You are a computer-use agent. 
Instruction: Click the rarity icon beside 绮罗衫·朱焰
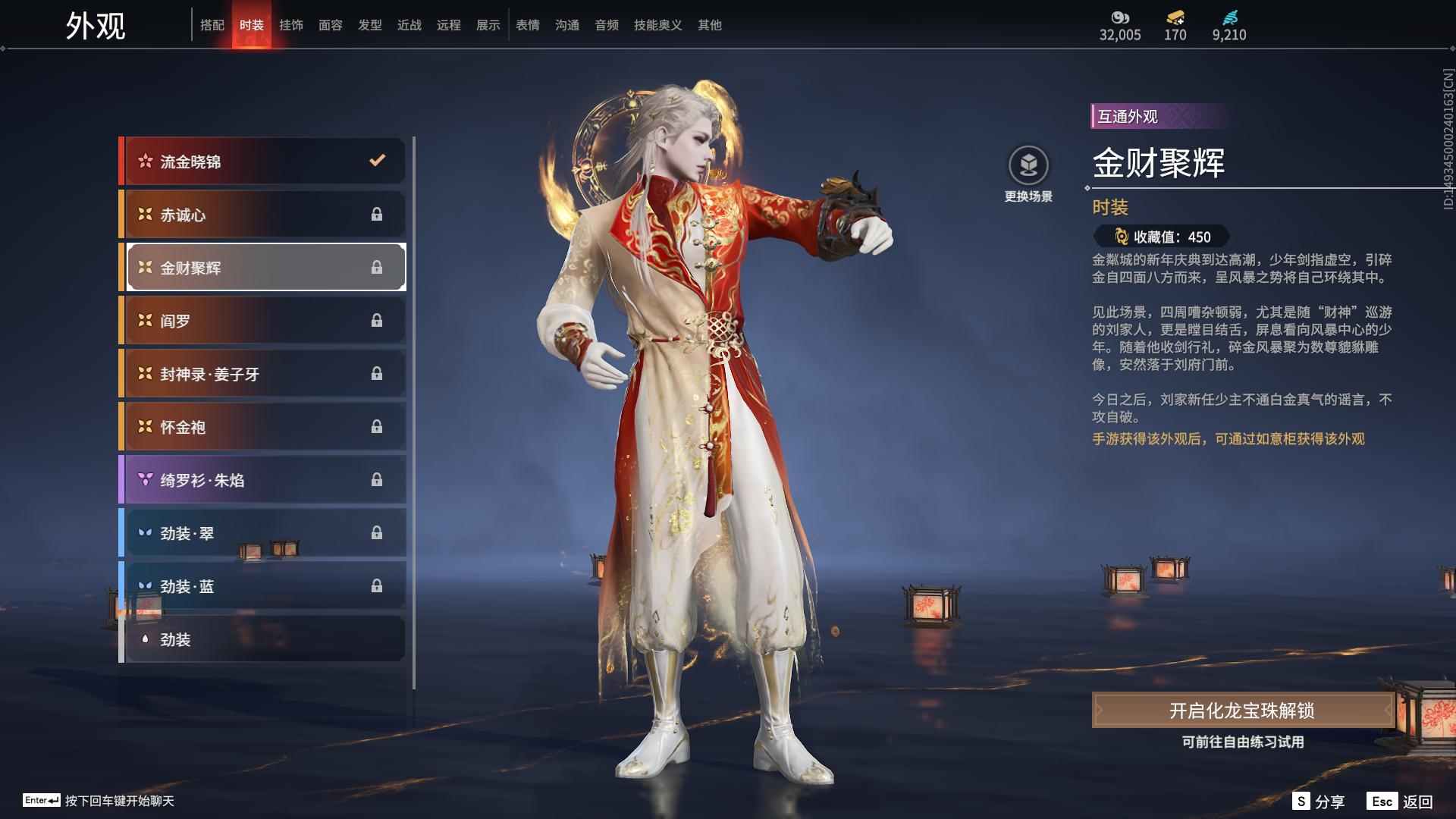click(144, 480)
